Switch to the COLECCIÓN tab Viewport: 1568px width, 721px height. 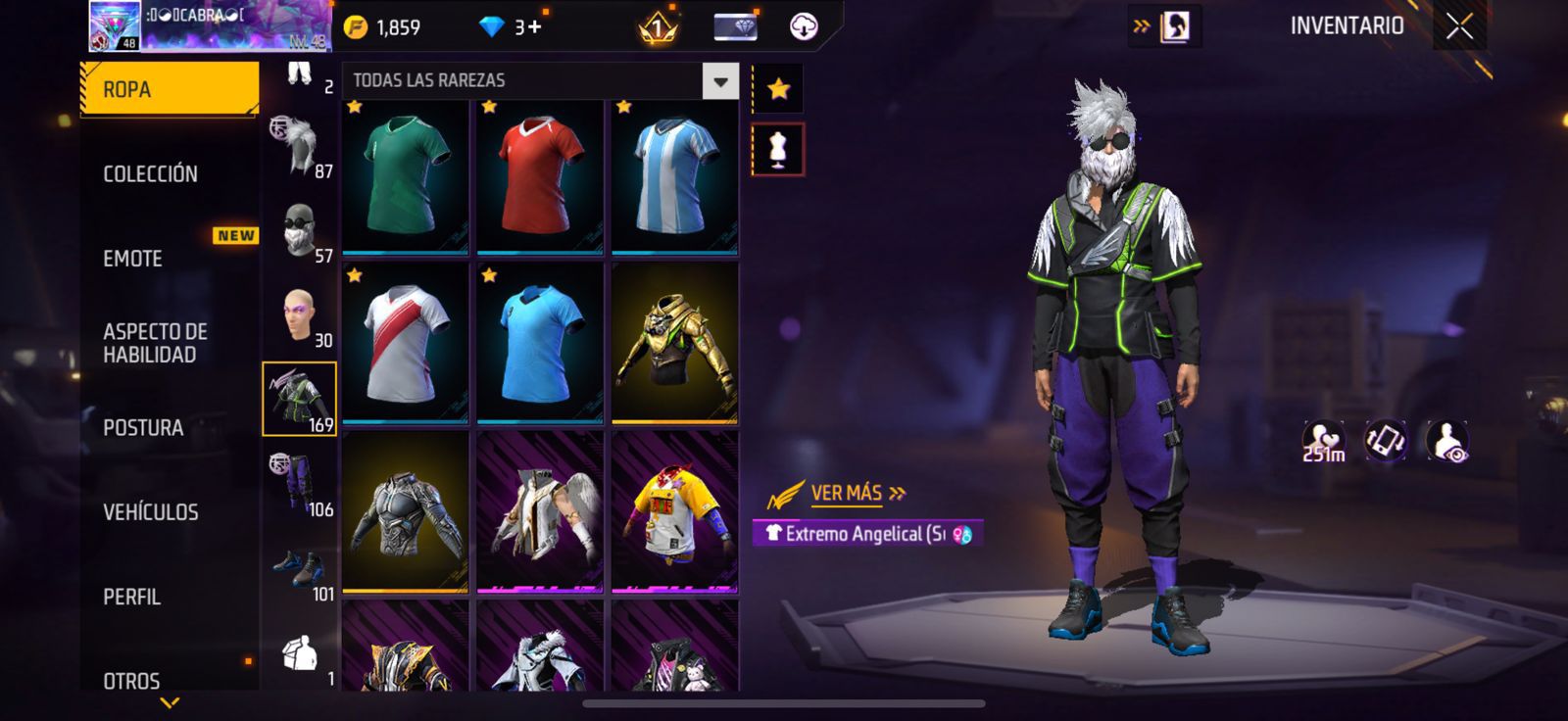[151, 173]
